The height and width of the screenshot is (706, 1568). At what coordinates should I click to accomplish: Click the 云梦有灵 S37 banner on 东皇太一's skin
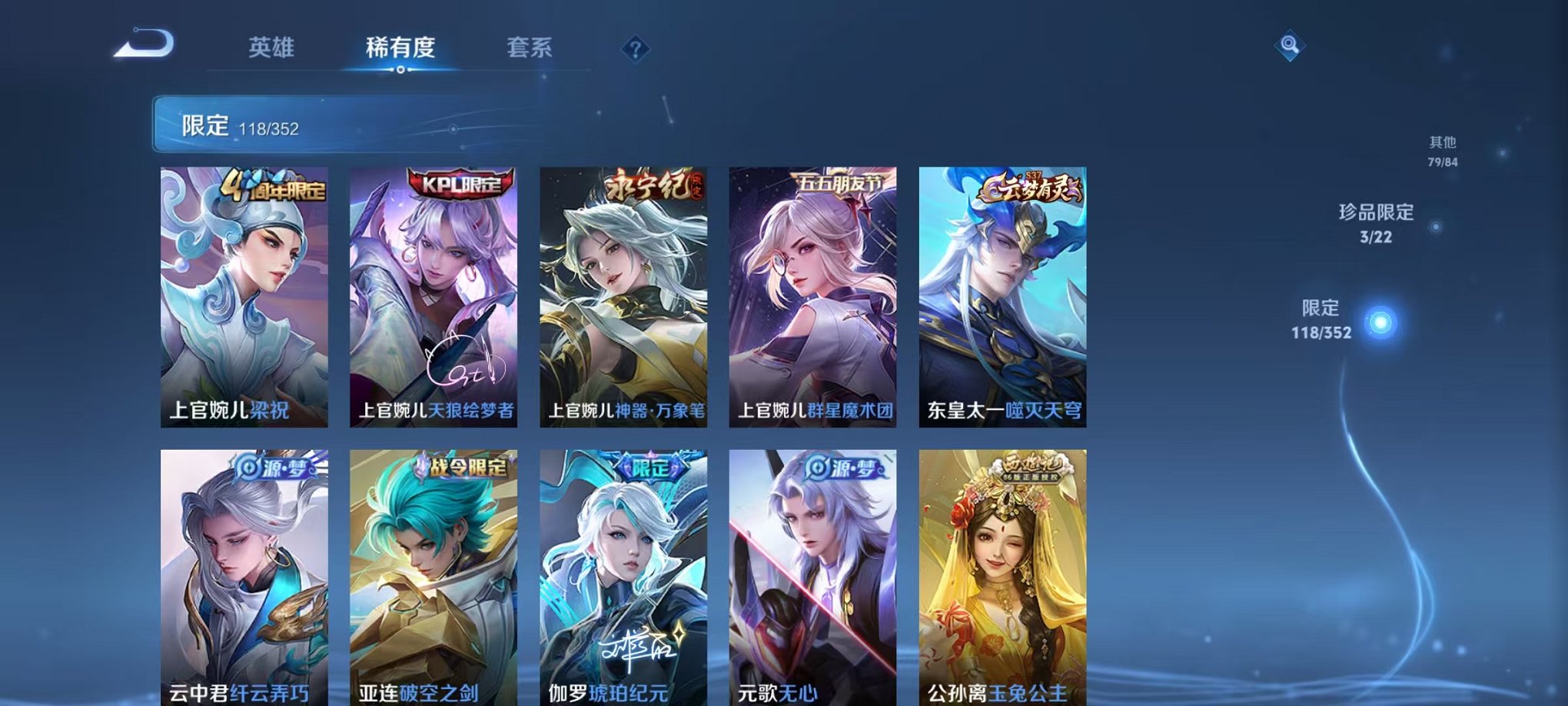point(1031,186)
